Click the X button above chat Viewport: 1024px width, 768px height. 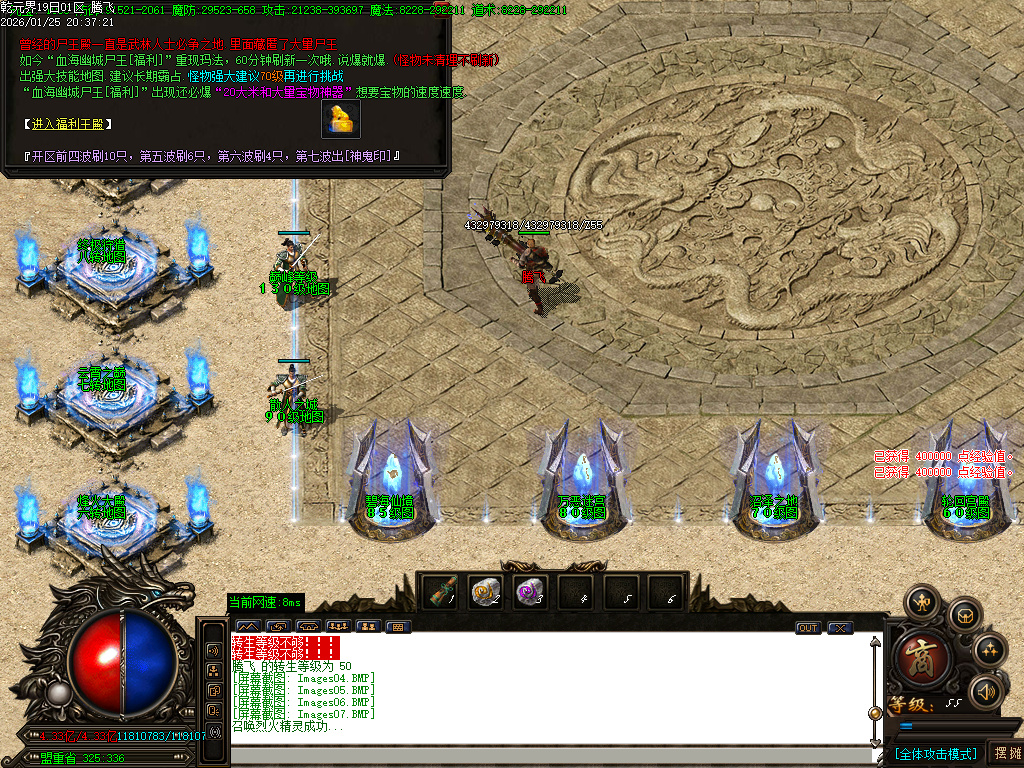pos(840,628)
